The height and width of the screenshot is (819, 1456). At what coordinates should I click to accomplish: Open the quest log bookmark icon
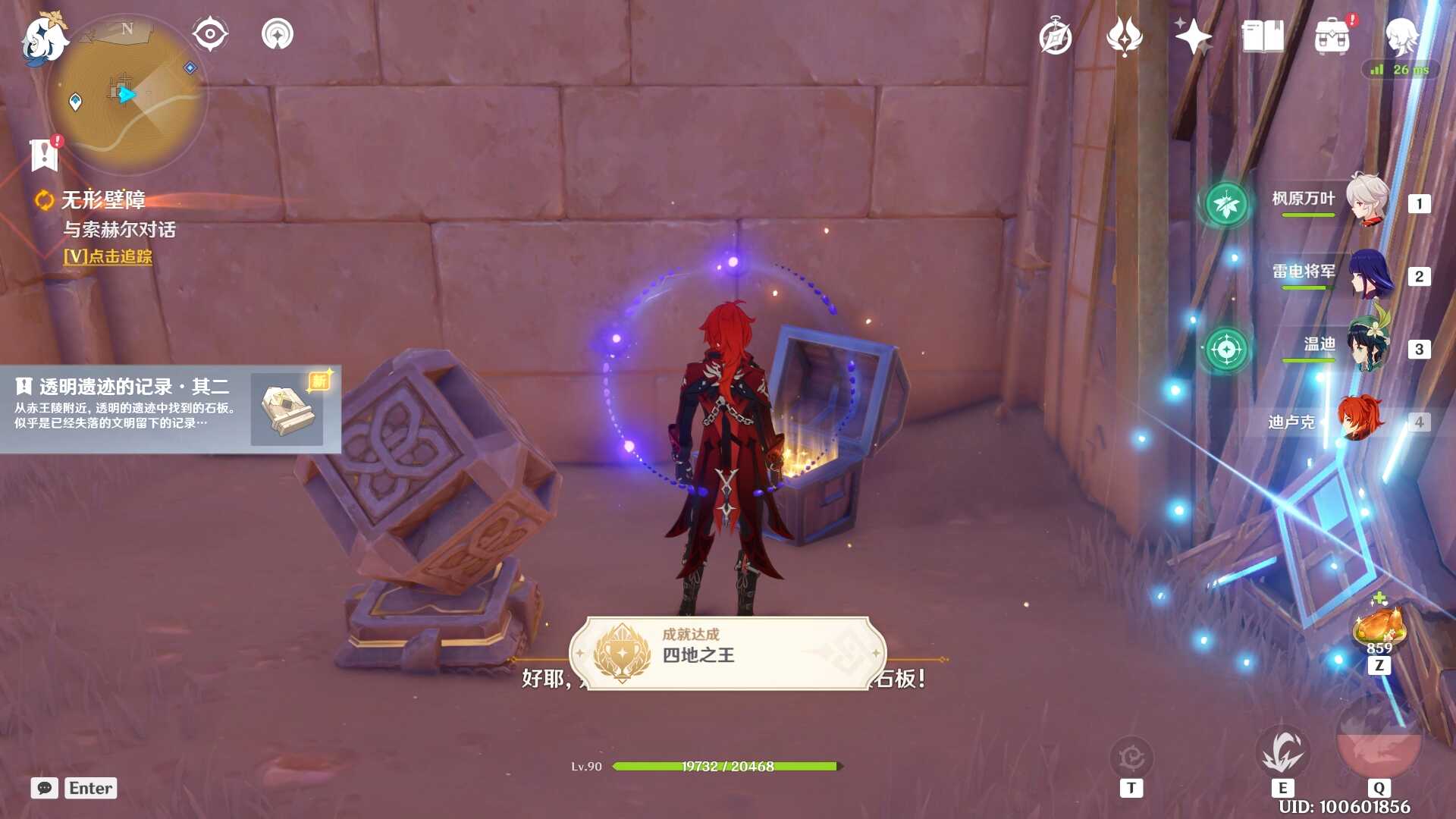[44, 155]
